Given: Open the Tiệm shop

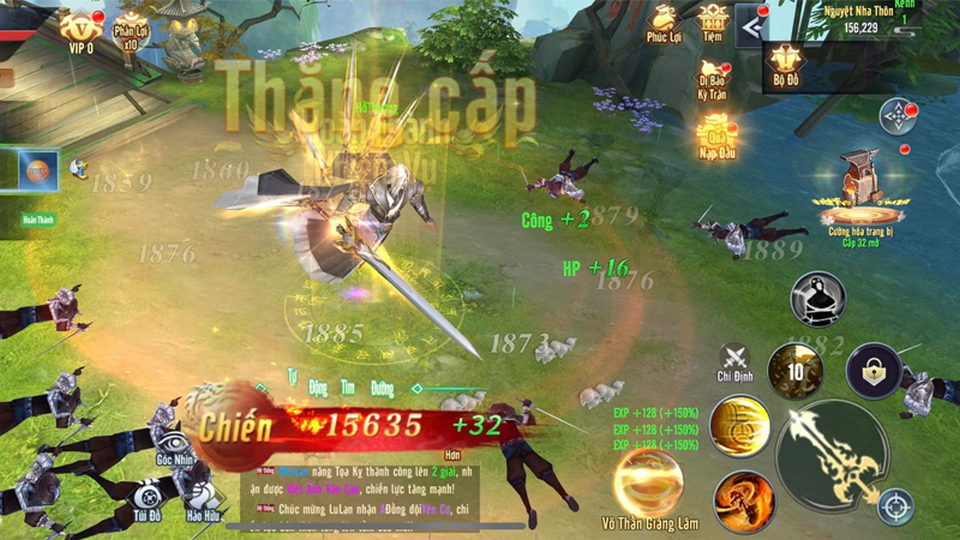Looking at the screenshot, I should pyautogui.click(x=713, y=22).
